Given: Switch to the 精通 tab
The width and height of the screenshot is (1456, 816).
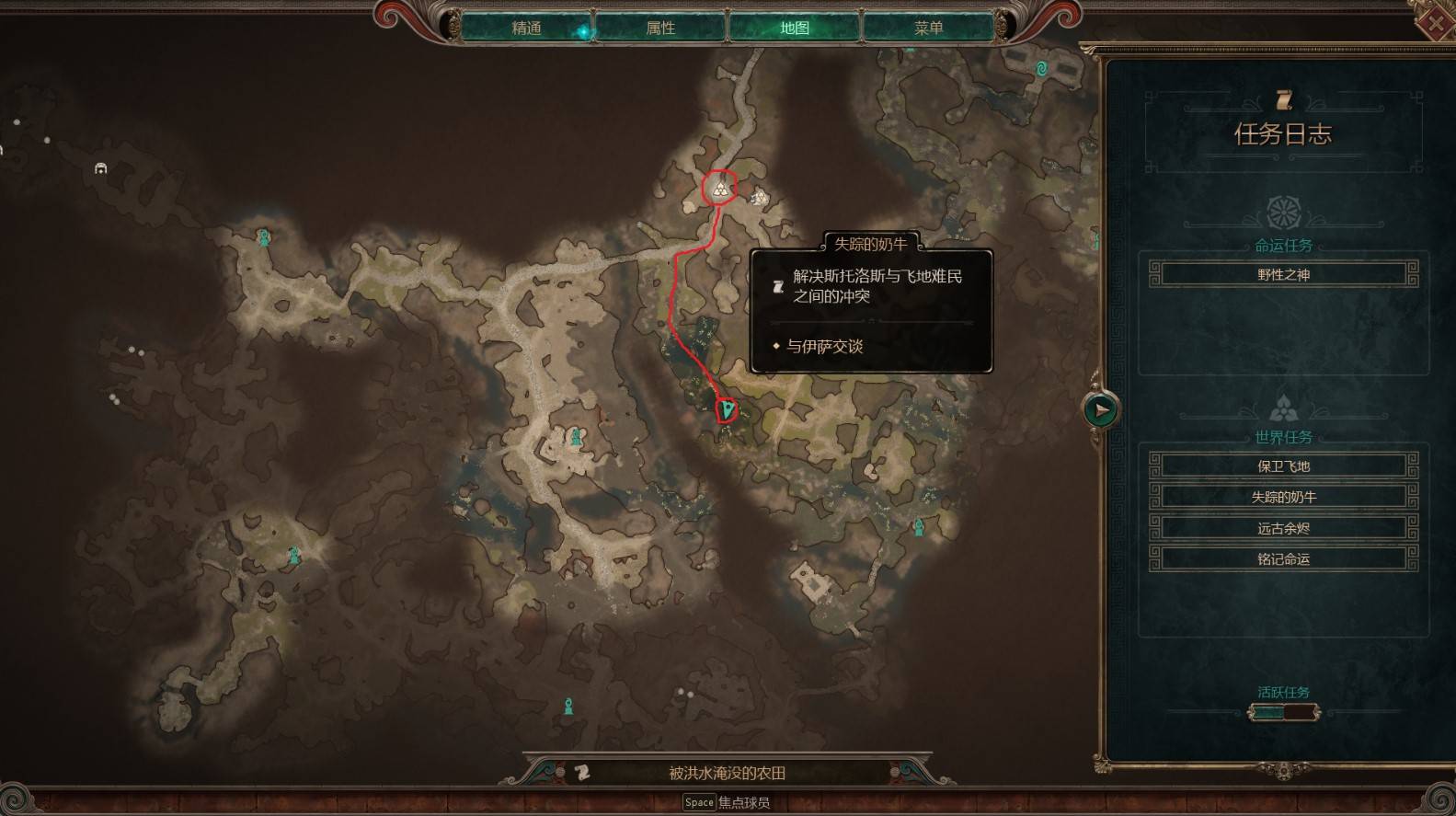Looking at the screenshot, I should click(526, 28).
